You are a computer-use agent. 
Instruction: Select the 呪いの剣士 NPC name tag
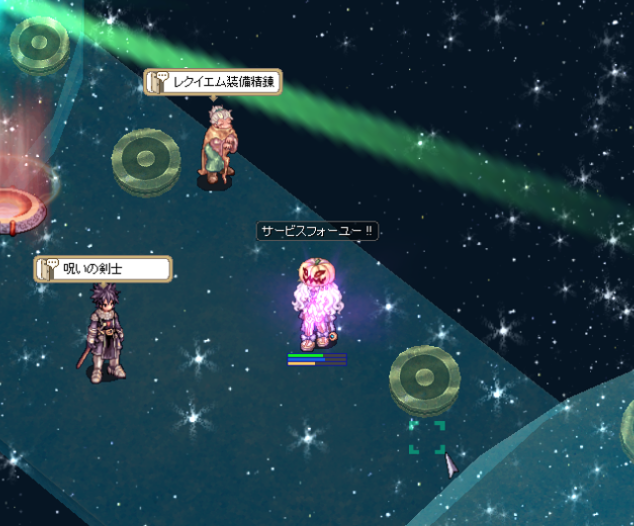(103, 268)
